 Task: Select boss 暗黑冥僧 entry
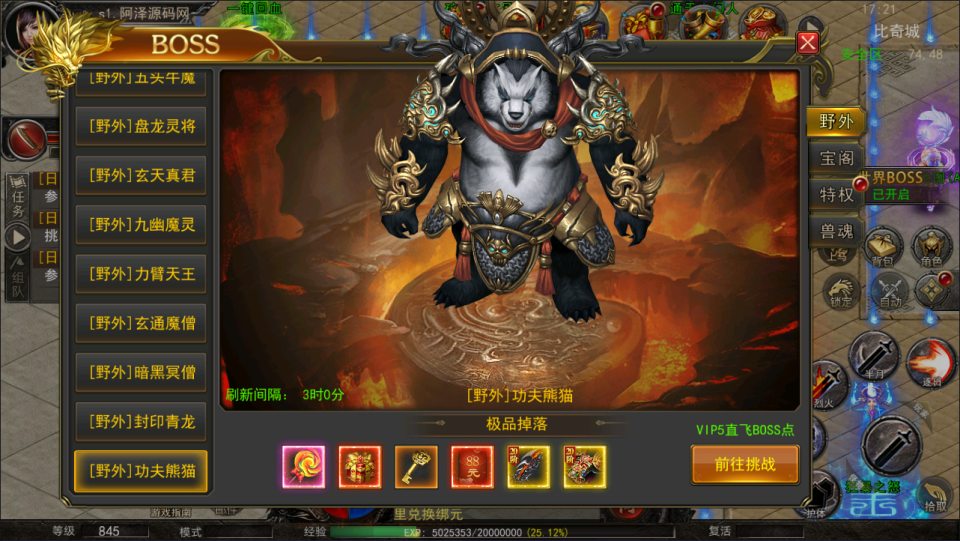point(141,372)
